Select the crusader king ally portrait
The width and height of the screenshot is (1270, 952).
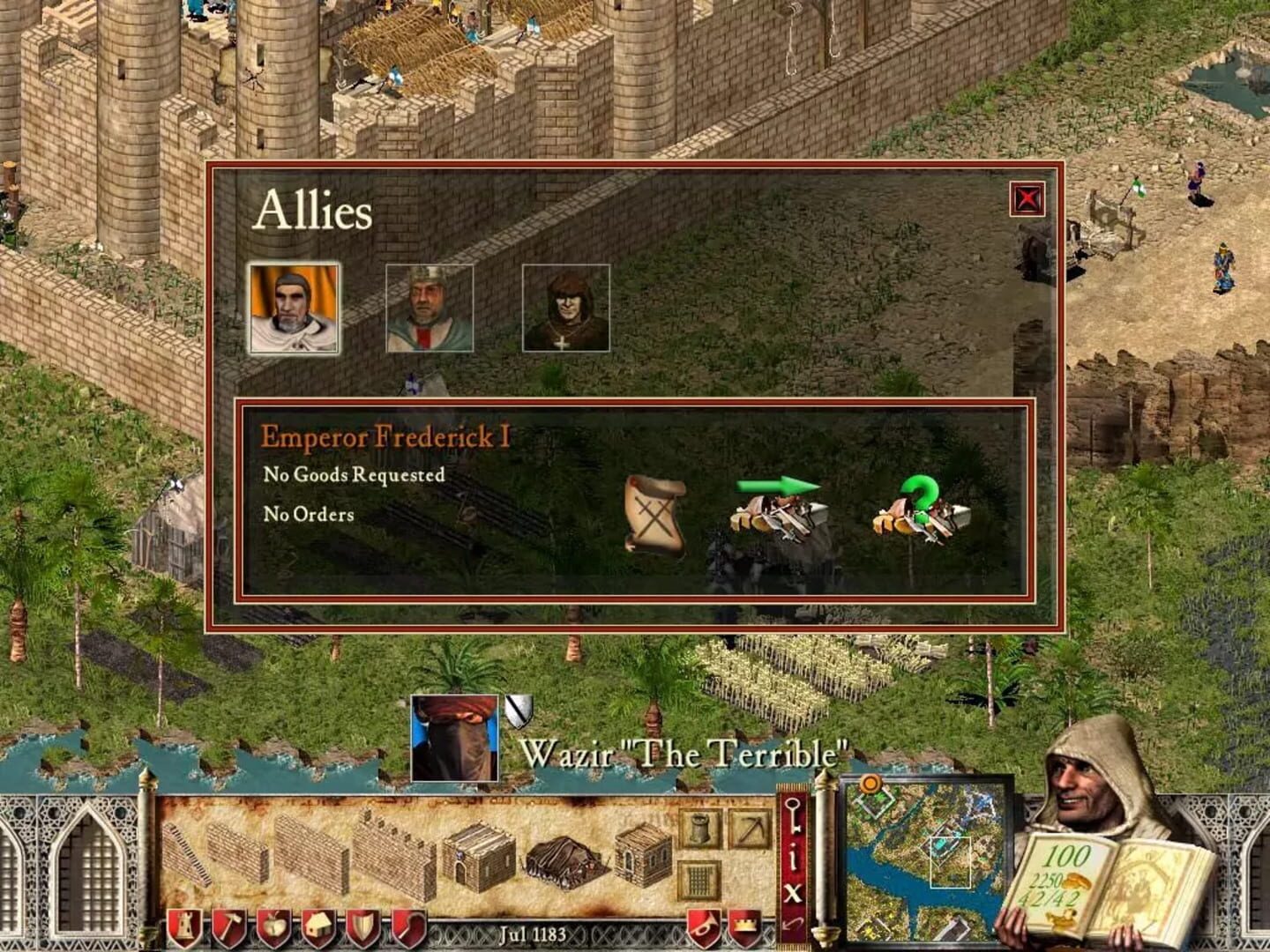[431, 309]
